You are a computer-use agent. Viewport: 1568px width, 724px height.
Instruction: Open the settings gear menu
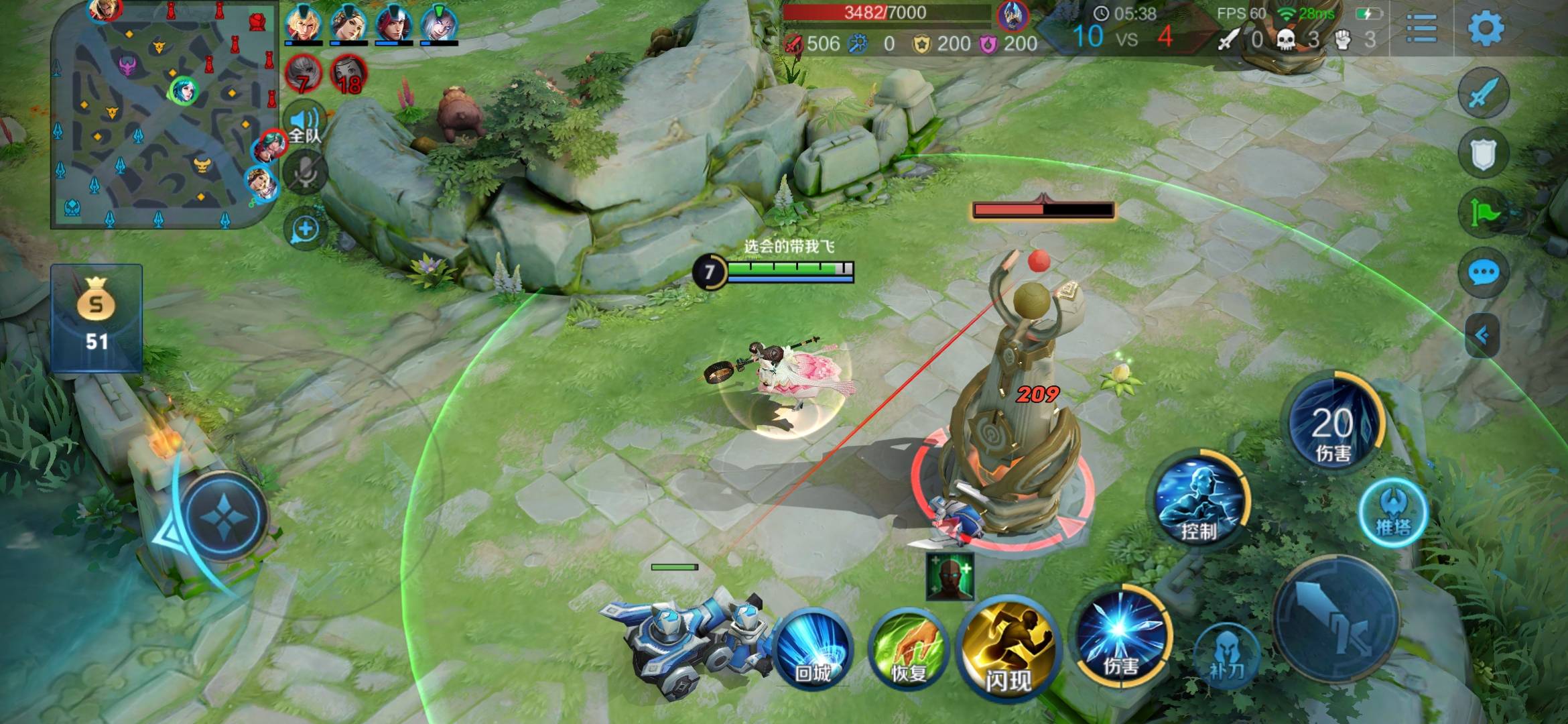[x=1485, y=29]
